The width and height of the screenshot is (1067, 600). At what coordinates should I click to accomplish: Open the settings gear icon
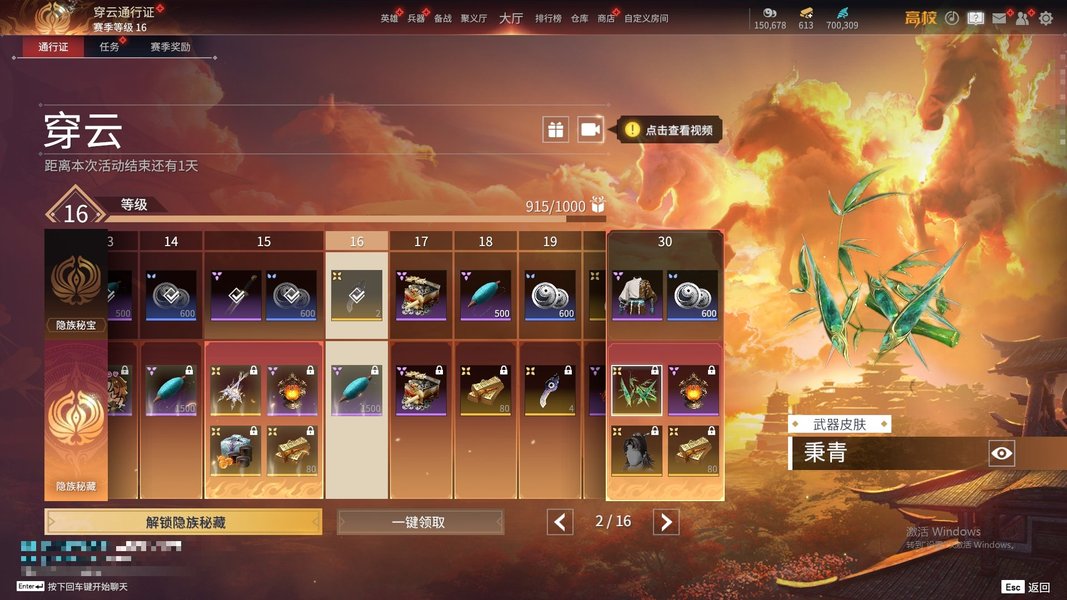coord(1046,18)
